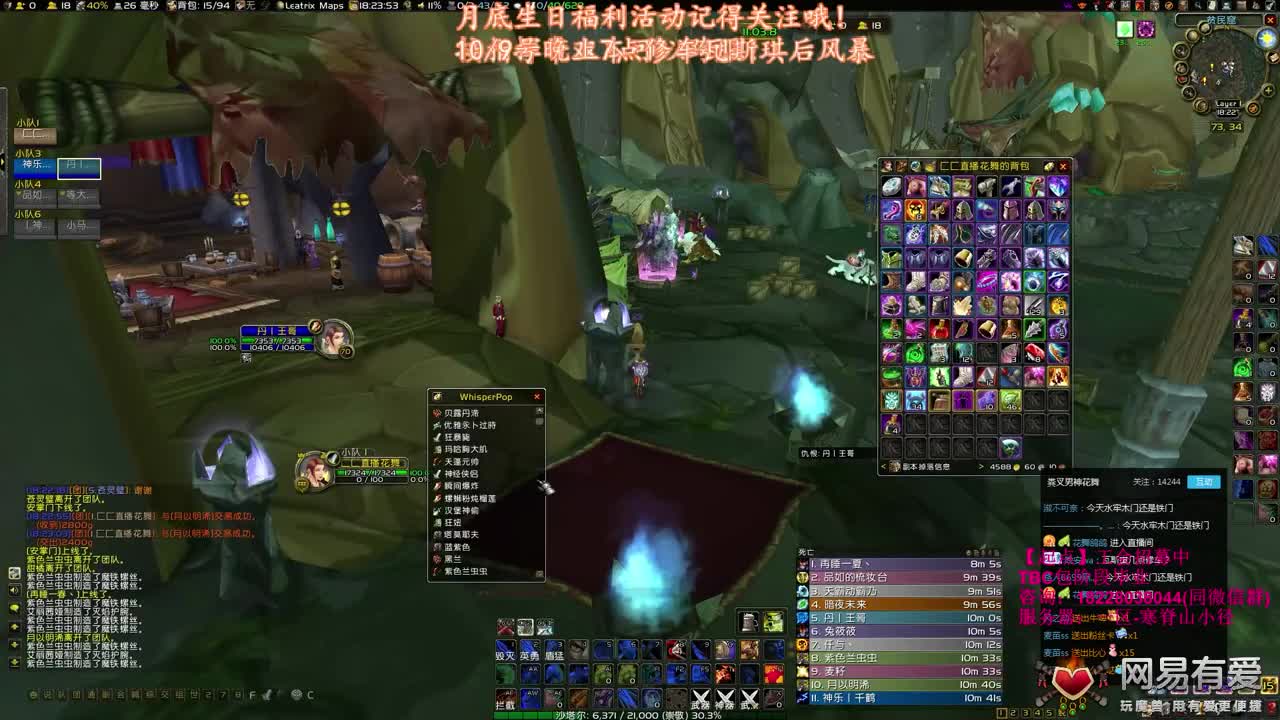Screen dimensions: 1280x720
Task: Open the 团 micro menu at the bottom
Action: point(75,696)
